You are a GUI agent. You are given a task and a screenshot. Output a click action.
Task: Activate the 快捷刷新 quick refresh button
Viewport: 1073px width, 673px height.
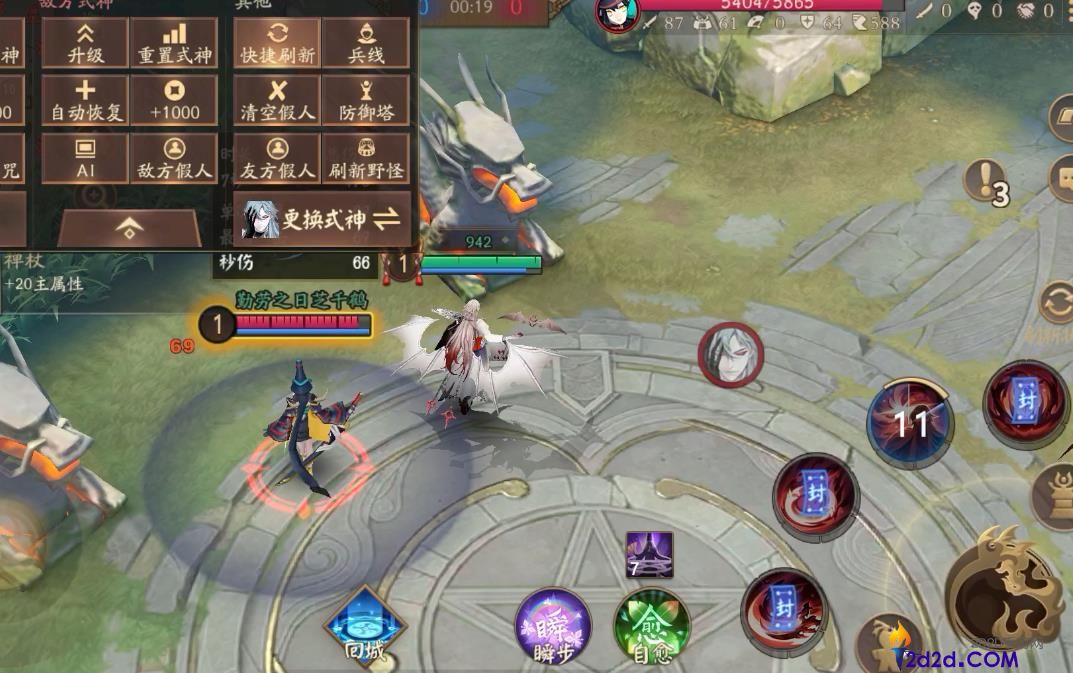[x=278, y=44]
